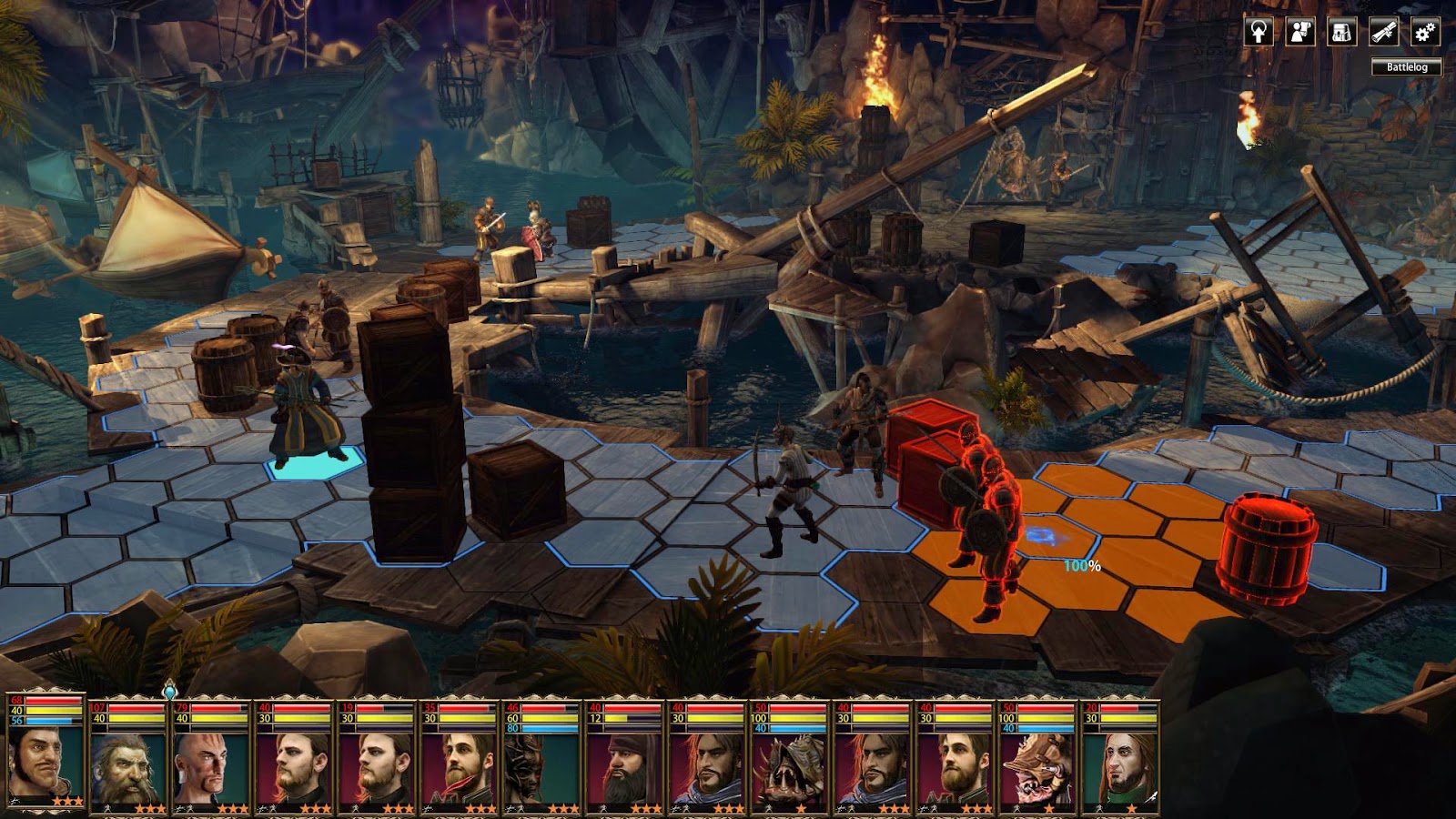
Task: Open the rolled scroll journal icon
Action: point(1383,33)
